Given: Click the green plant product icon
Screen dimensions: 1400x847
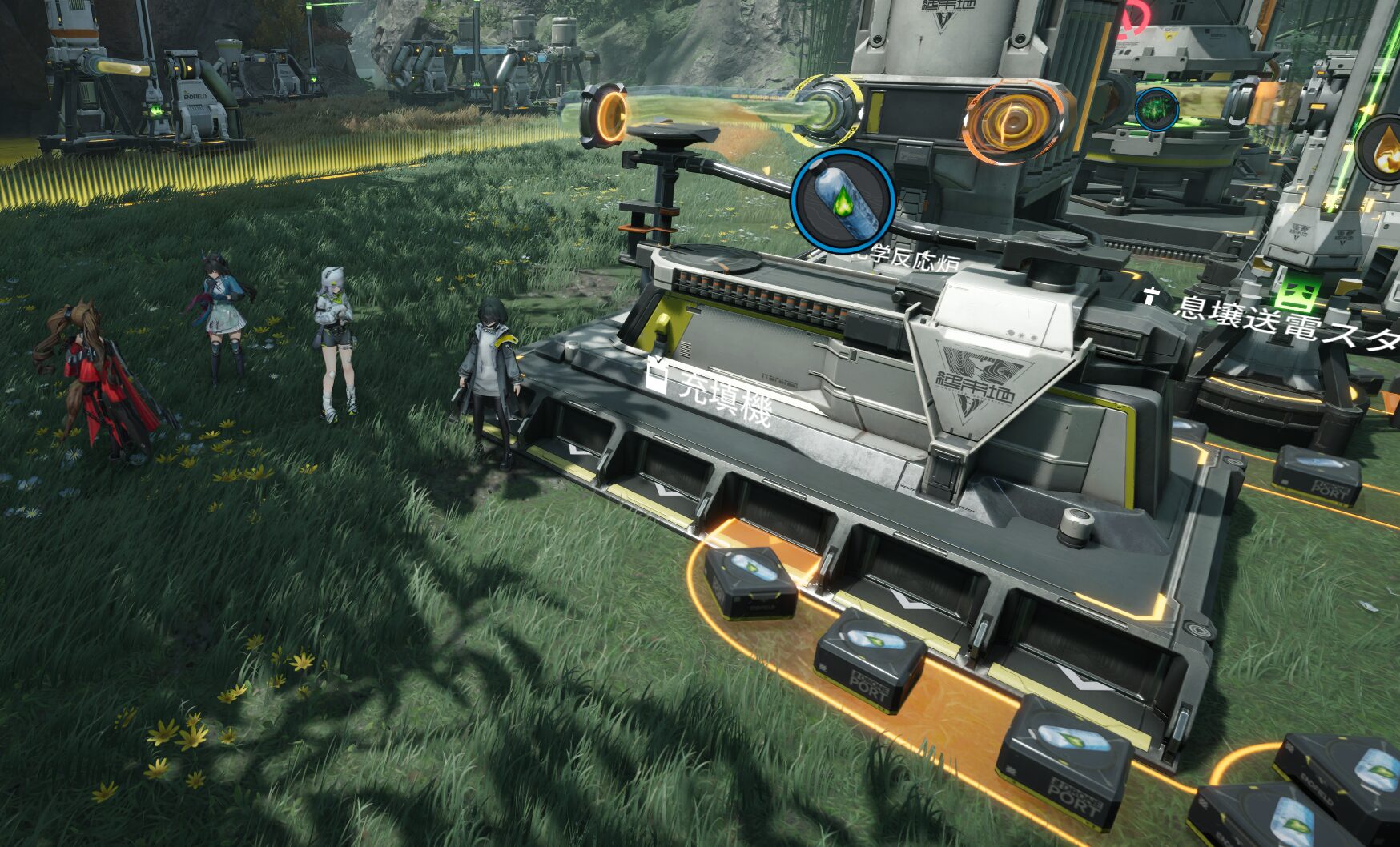Looking at the screenshot, I should pyautogui.click(x=1156, y=109).
